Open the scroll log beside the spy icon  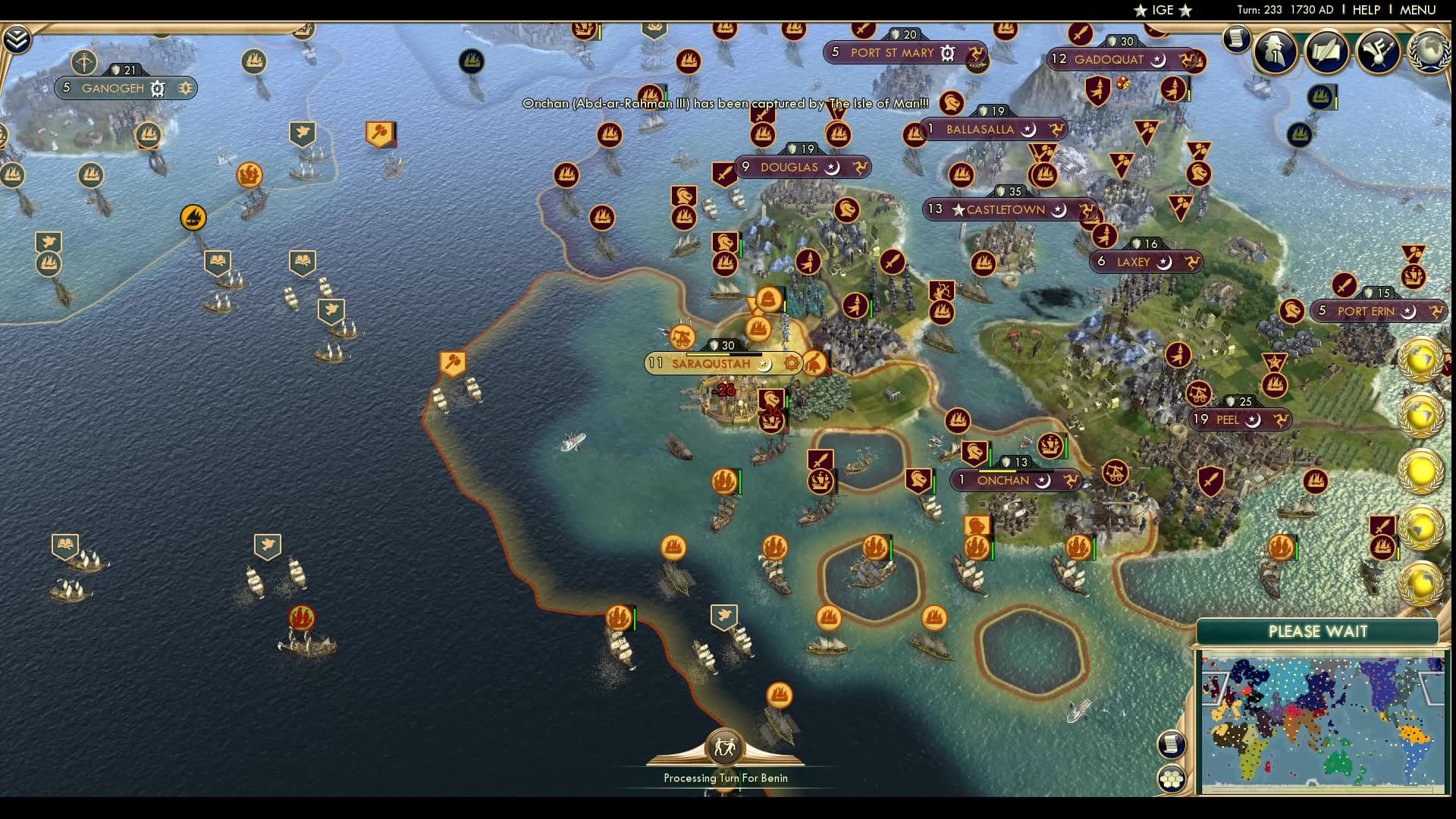[x=1236, y=38]
